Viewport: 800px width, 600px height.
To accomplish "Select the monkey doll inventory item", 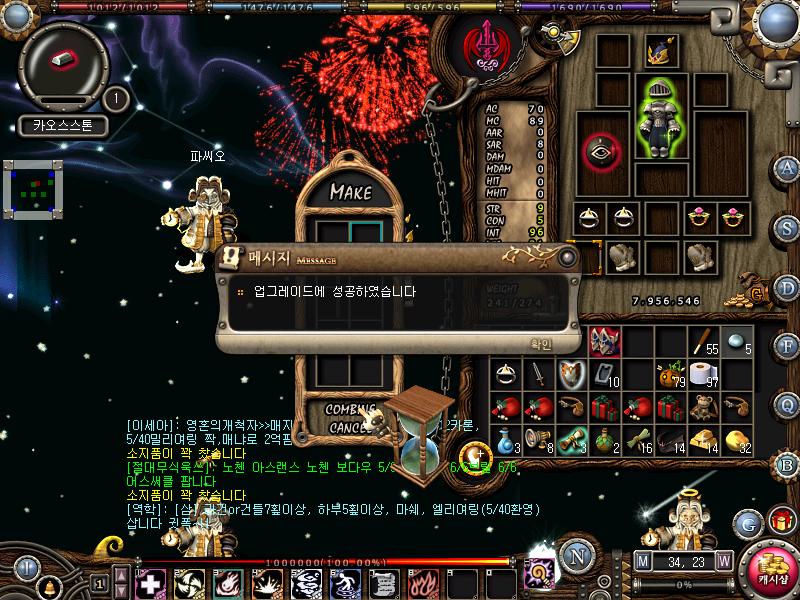I will pyautogui.click(x=704, y=406).
